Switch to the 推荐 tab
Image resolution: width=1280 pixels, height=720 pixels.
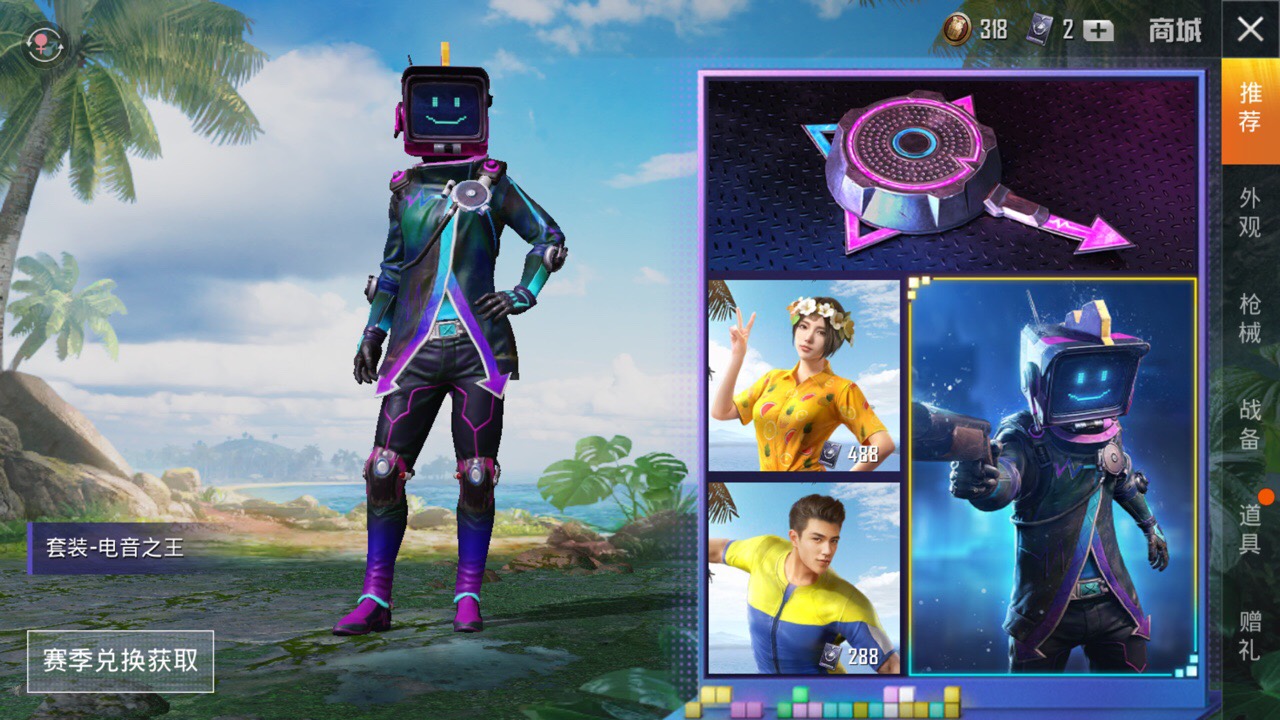point(1250,108)
